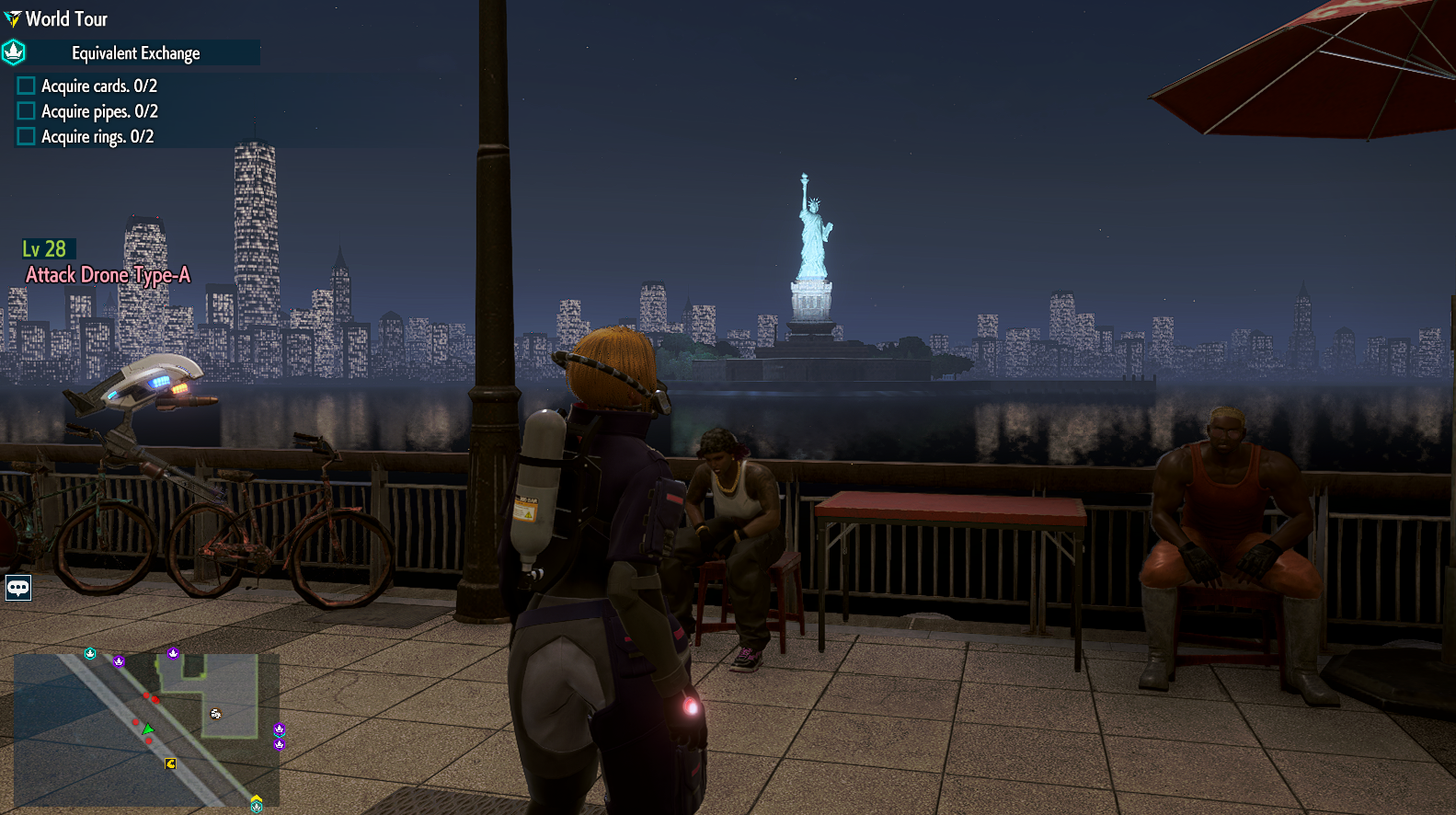This screenshot has height=815, width=1456.
Task: Click the World Tour mode label
Action: tap(66, 18)
